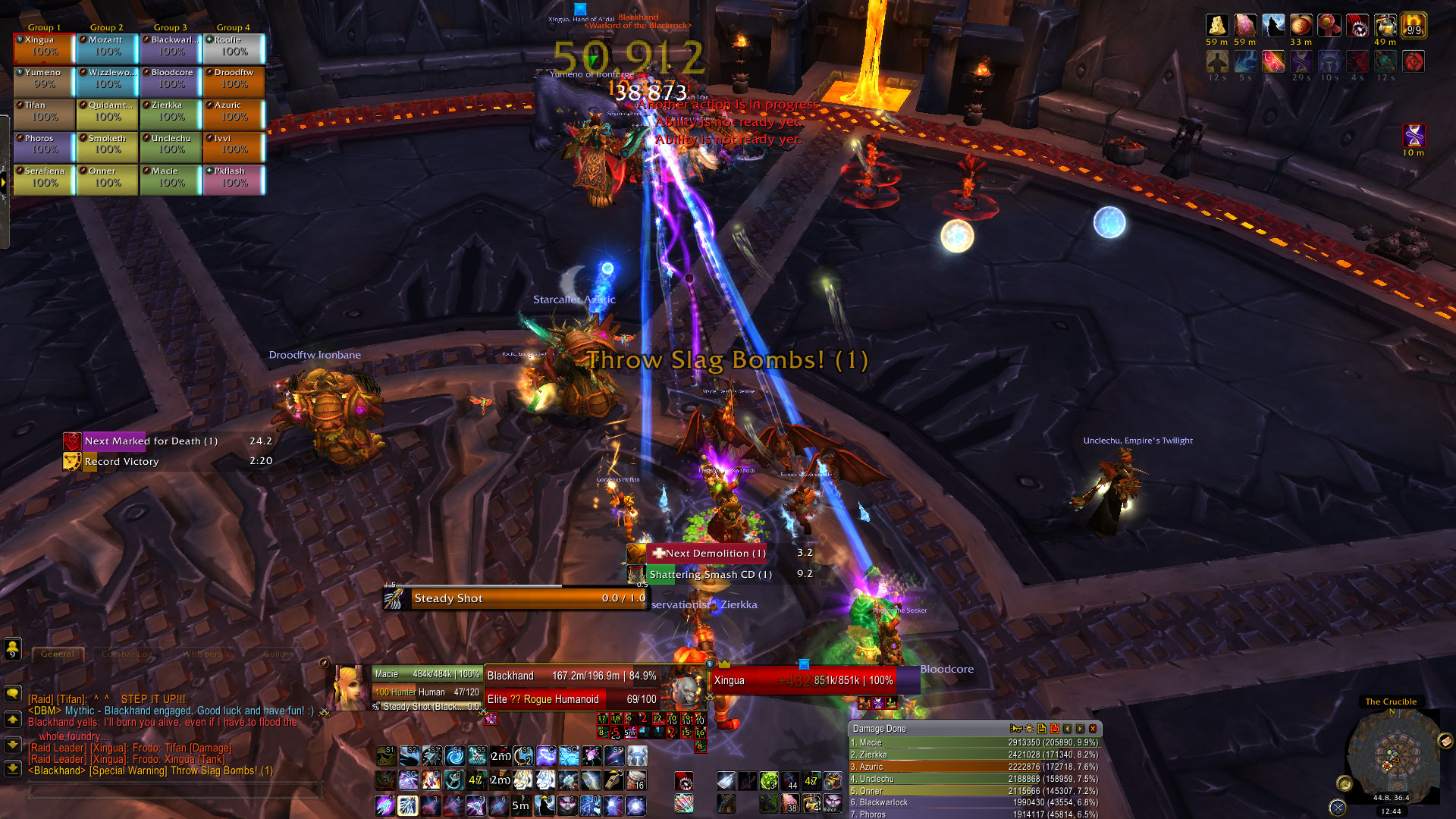Click the golden 9/9 buff tracker icon
The width and height of the screenshot is (1456, 819).
click(x=1414, y=26)
